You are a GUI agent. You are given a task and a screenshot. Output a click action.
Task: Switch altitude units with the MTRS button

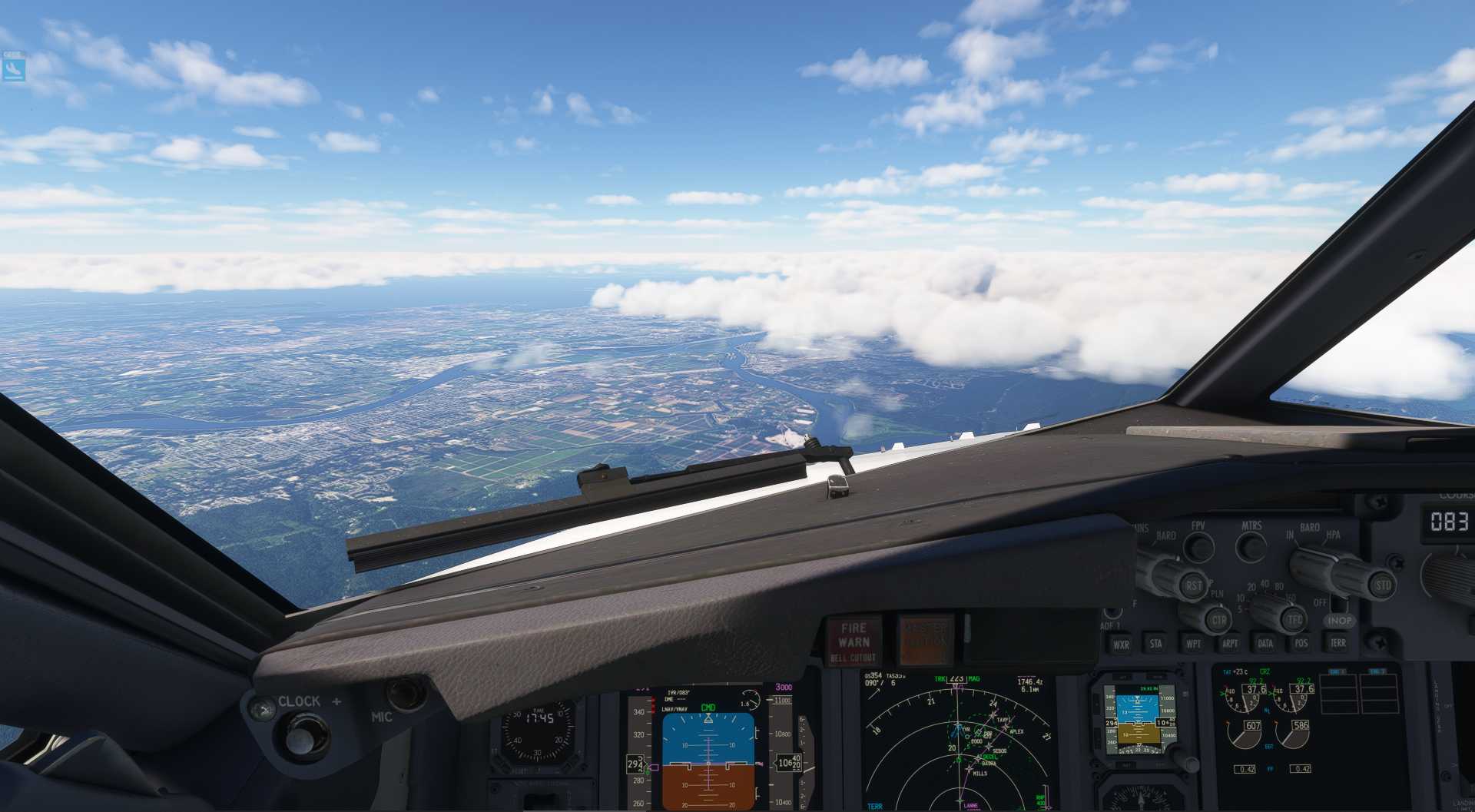coord(1251,547)
